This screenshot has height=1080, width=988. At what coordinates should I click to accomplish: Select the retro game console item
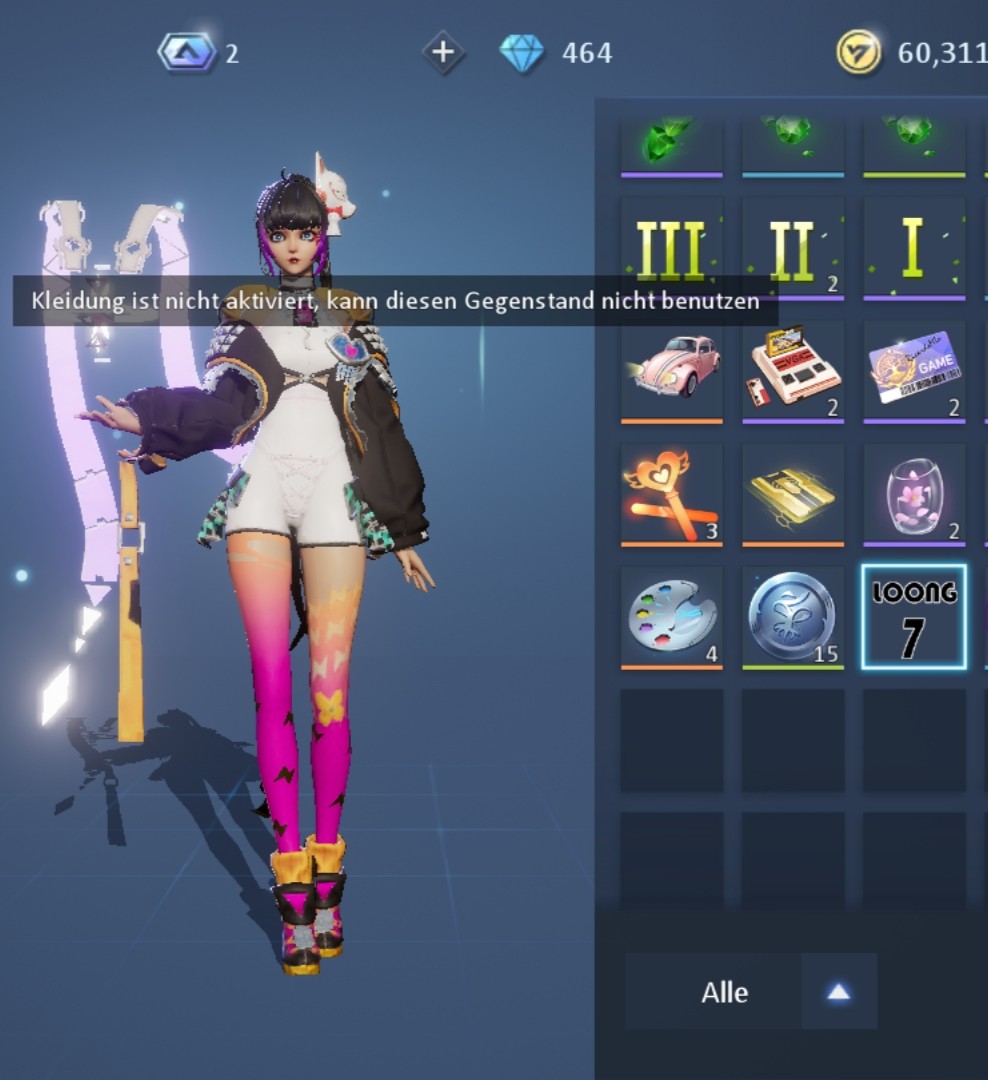(x=792, y=370)
